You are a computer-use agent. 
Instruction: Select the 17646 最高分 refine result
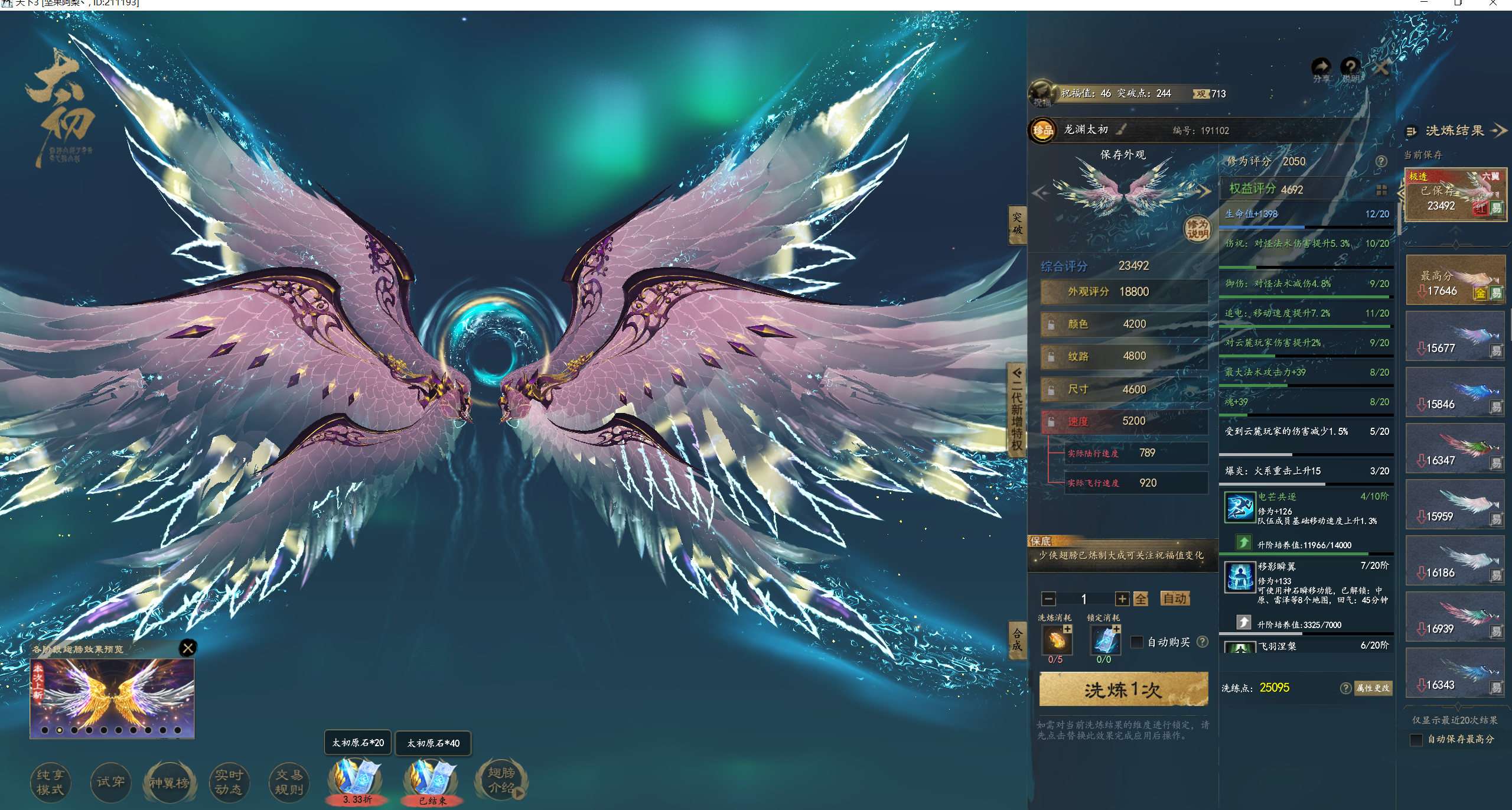1455,281
